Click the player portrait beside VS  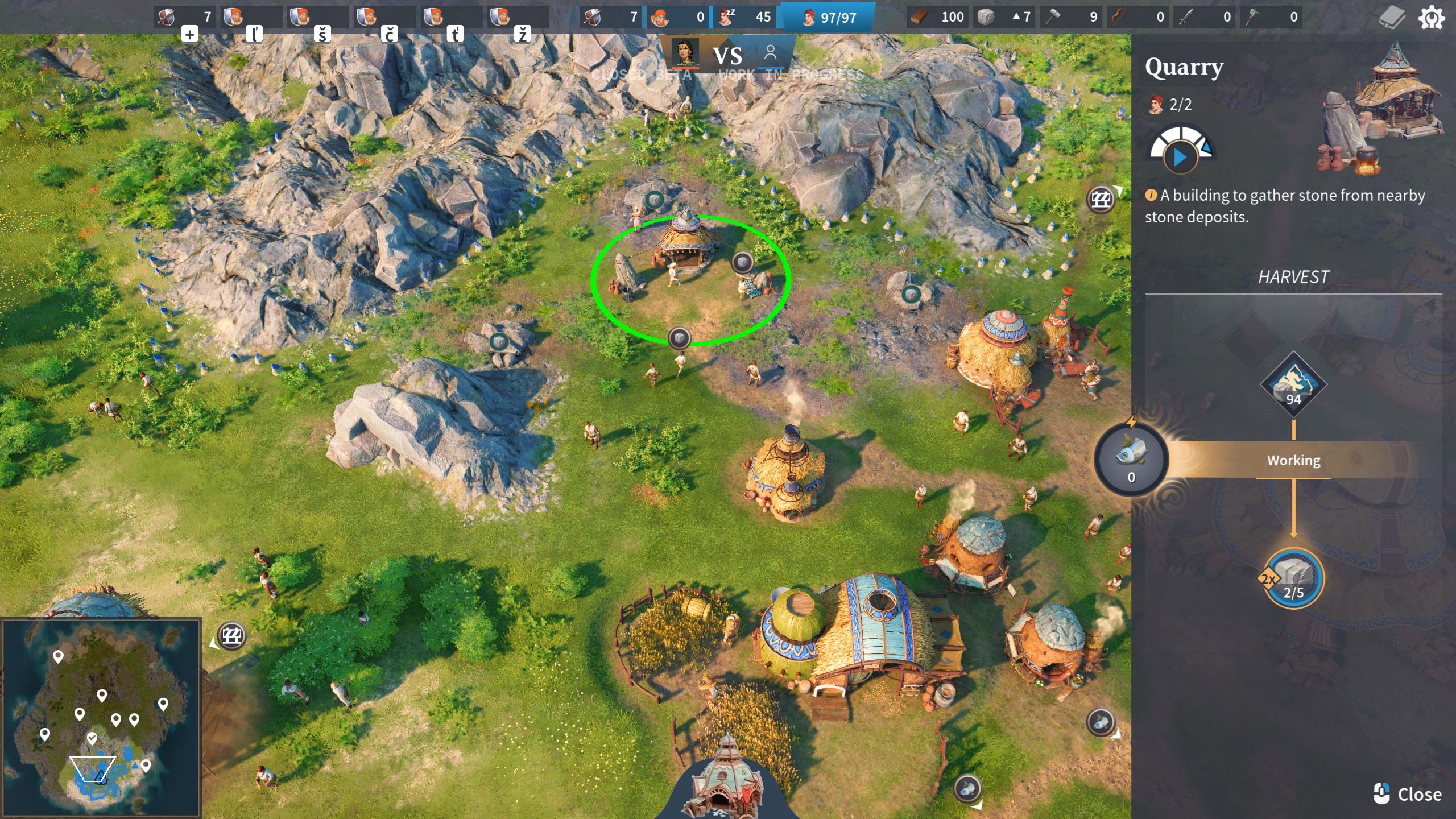pos(685,53)
